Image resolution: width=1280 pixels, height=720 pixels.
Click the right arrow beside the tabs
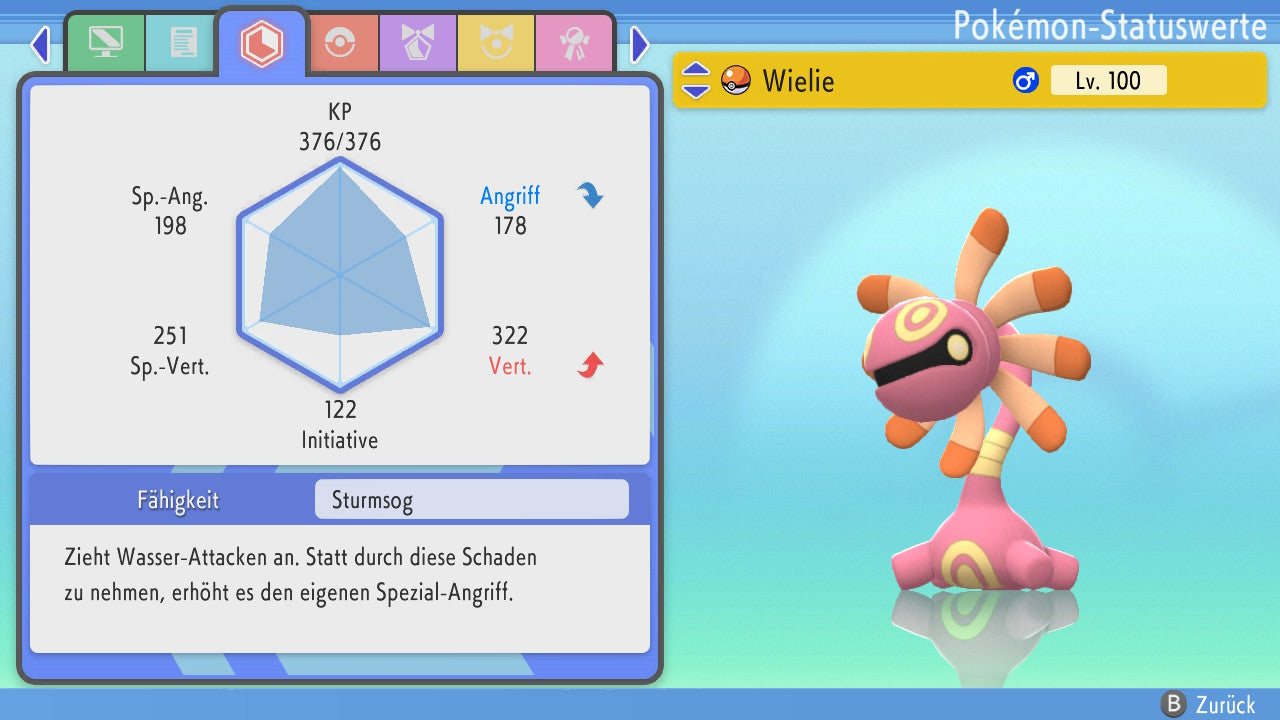[x=640, y=44]
